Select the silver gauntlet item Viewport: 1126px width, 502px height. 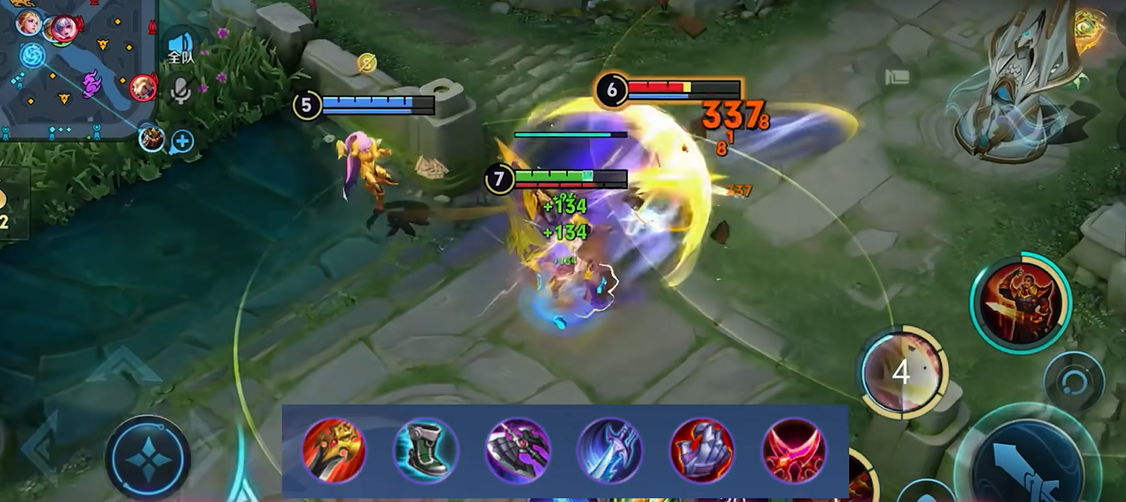coord(701,451)
